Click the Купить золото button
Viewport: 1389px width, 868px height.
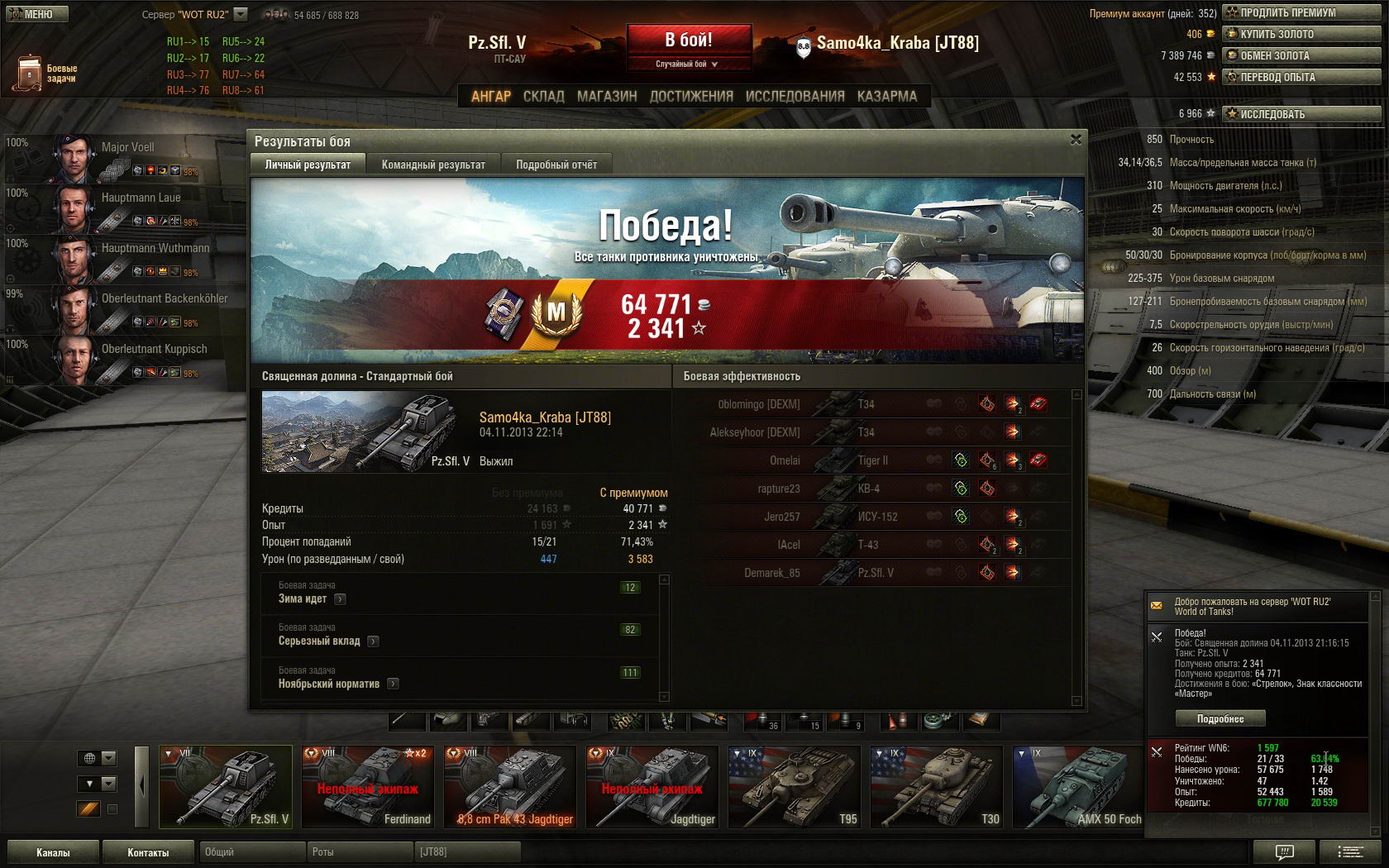click(x=1302, y=34)
